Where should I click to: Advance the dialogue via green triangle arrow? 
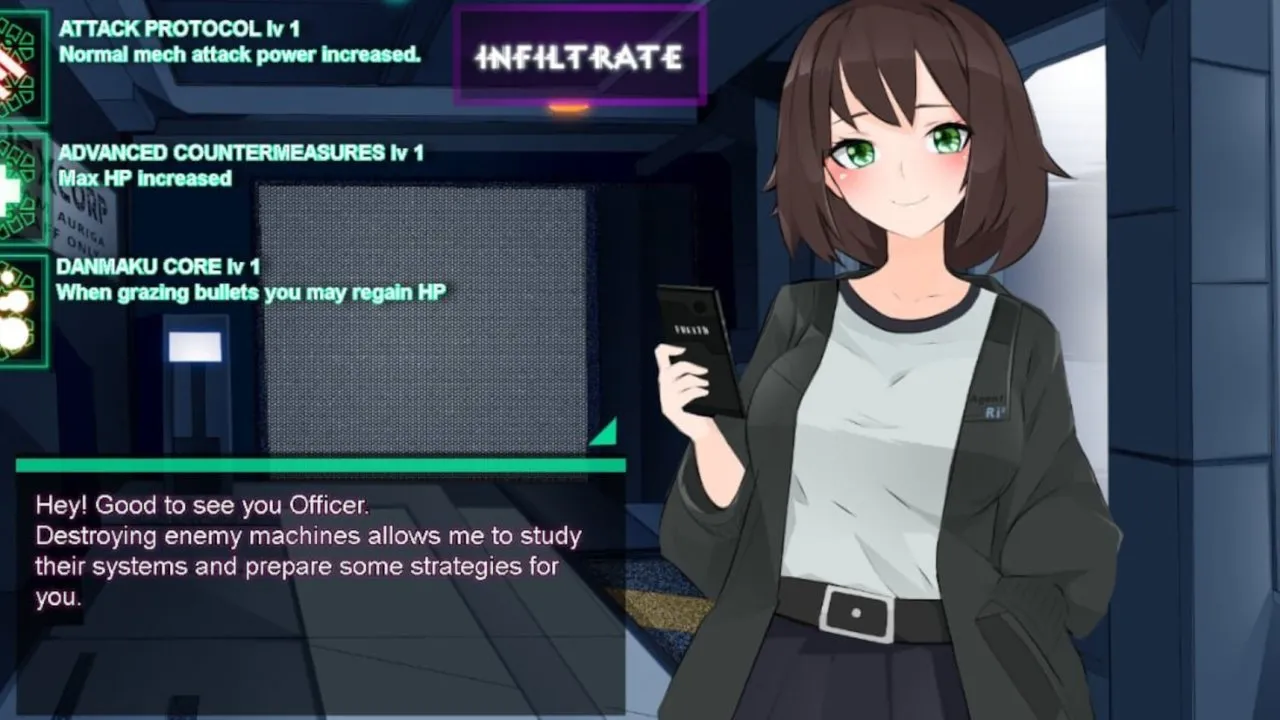(603, 432)
